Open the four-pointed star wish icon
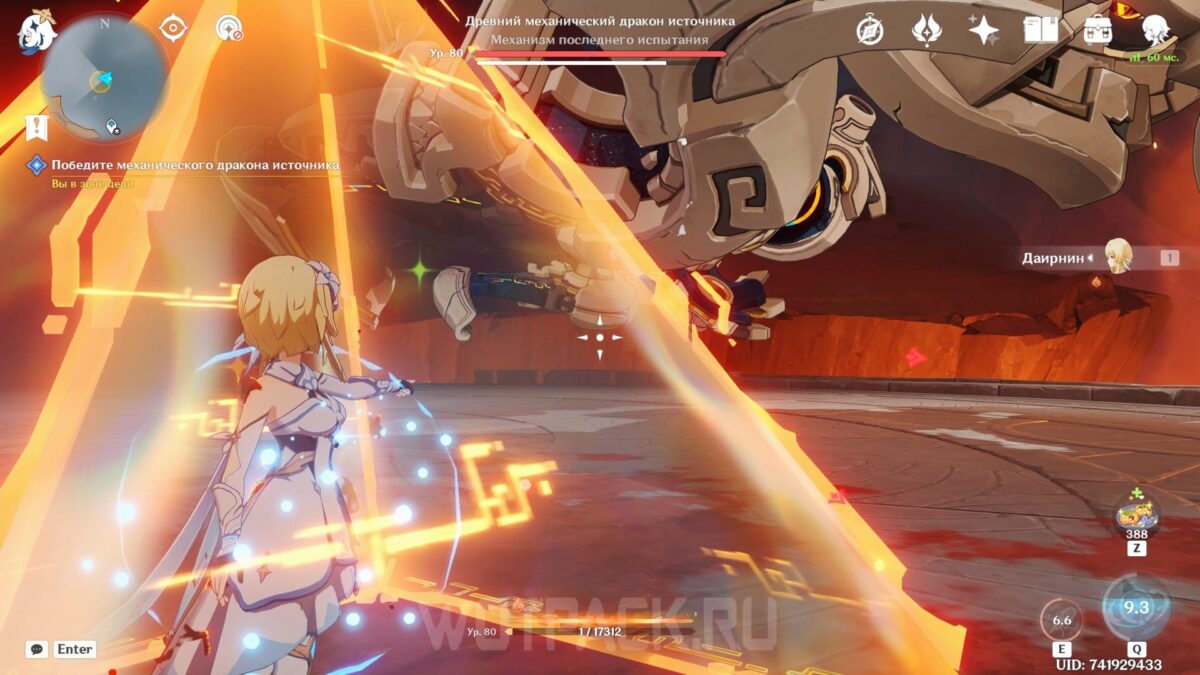The width and height of the screenshot is (1200, 675). click(984, 30)
